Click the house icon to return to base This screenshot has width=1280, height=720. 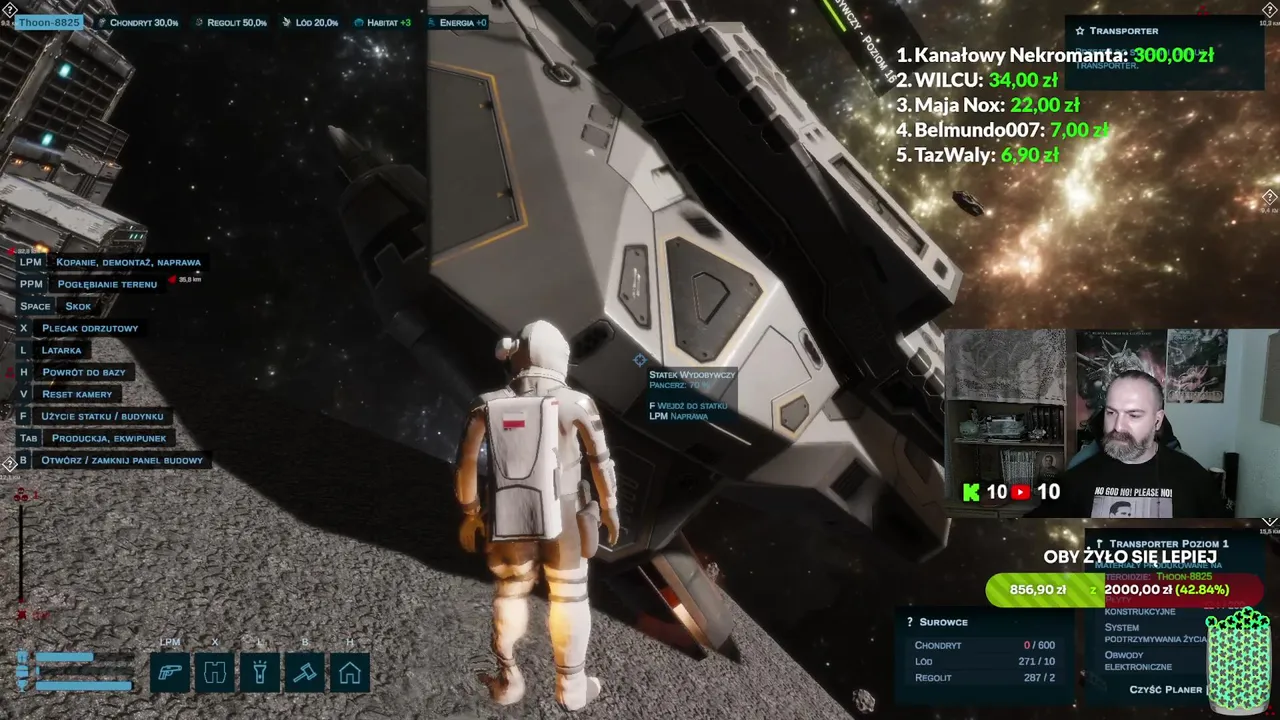[350, 673]
